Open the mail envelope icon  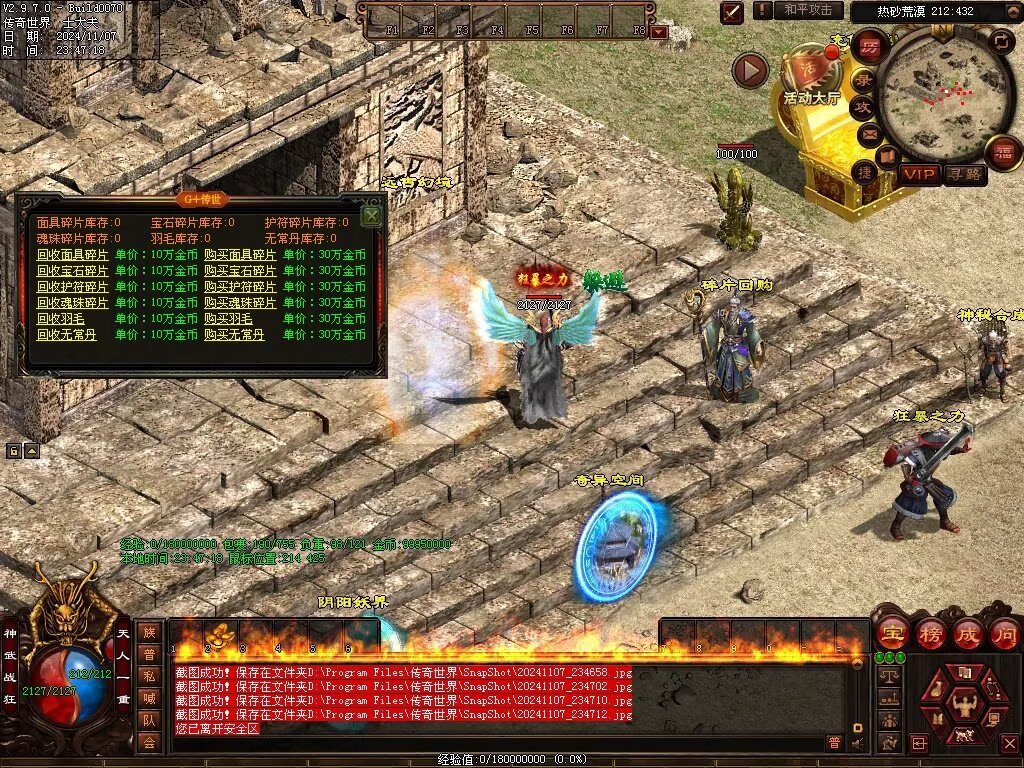(868, 133)
